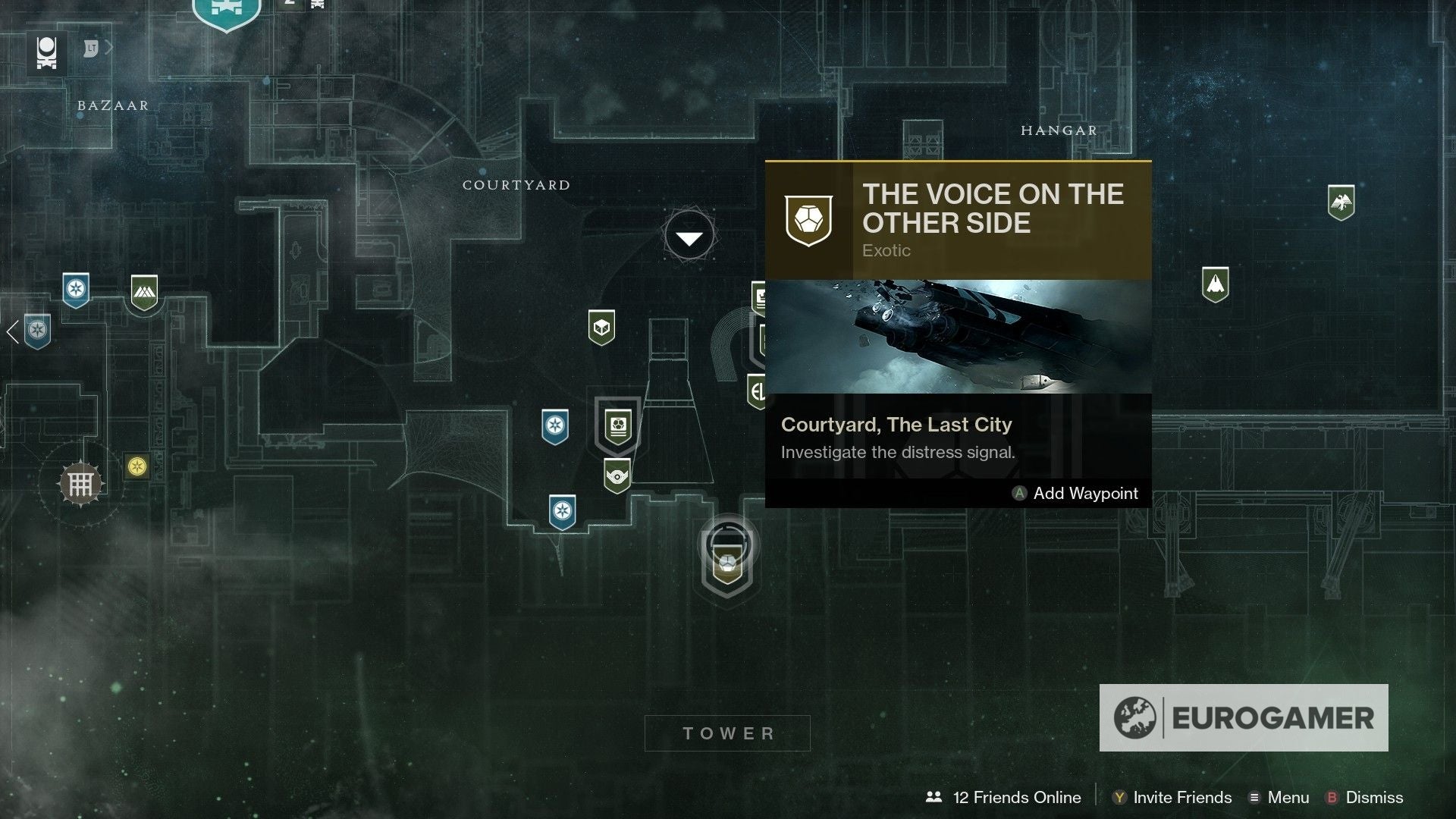The width and height of the screenshot is (1456, 819).
Task: Open the circular gate icon left of Courtyard
Action: click(81, 482)
